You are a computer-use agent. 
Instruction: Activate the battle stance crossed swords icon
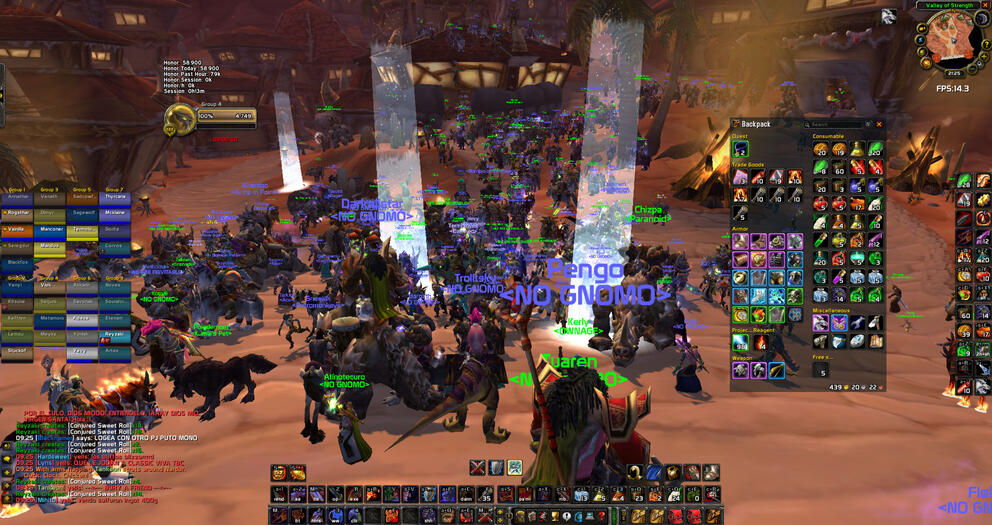coord(478,467)
